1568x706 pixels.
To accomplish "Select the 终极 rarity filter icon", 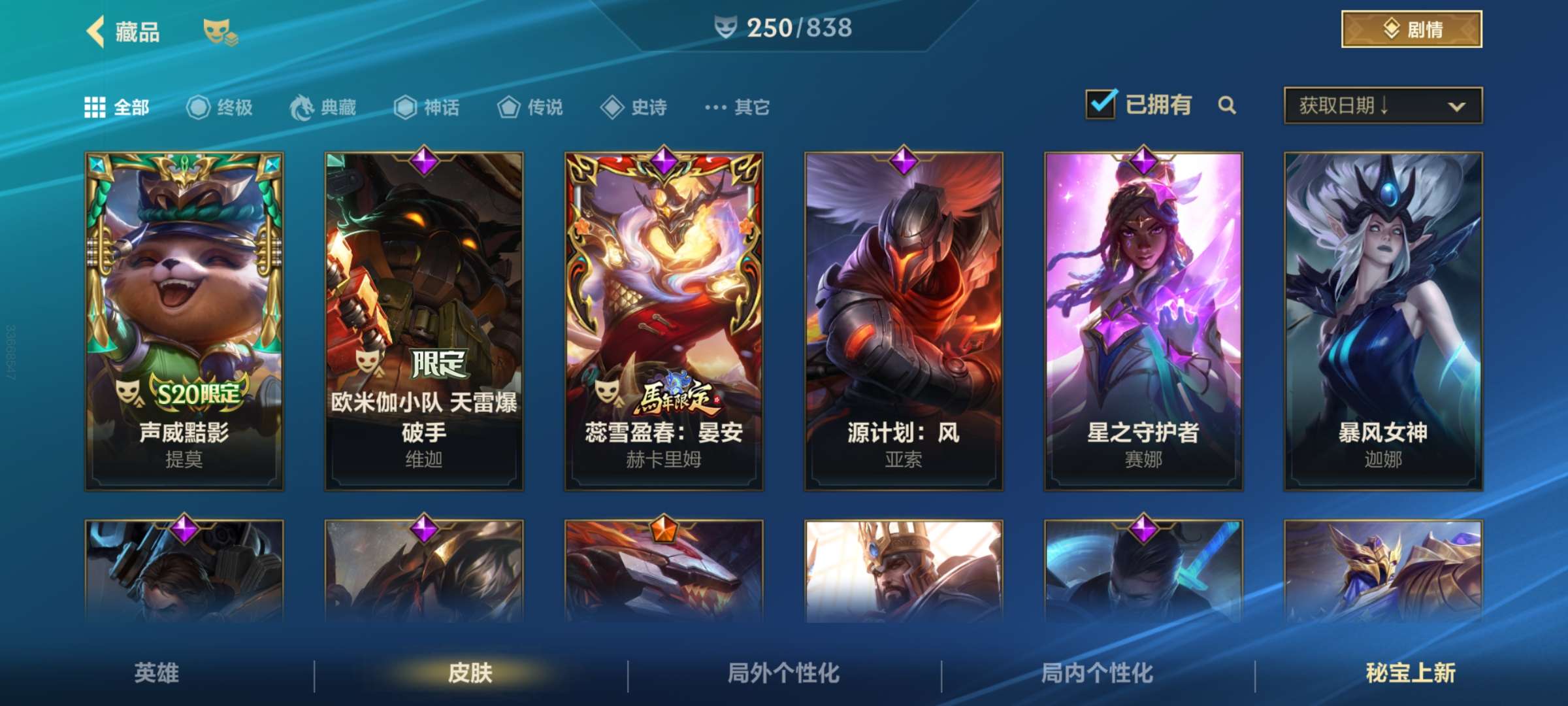I will (x=199, y=109).
